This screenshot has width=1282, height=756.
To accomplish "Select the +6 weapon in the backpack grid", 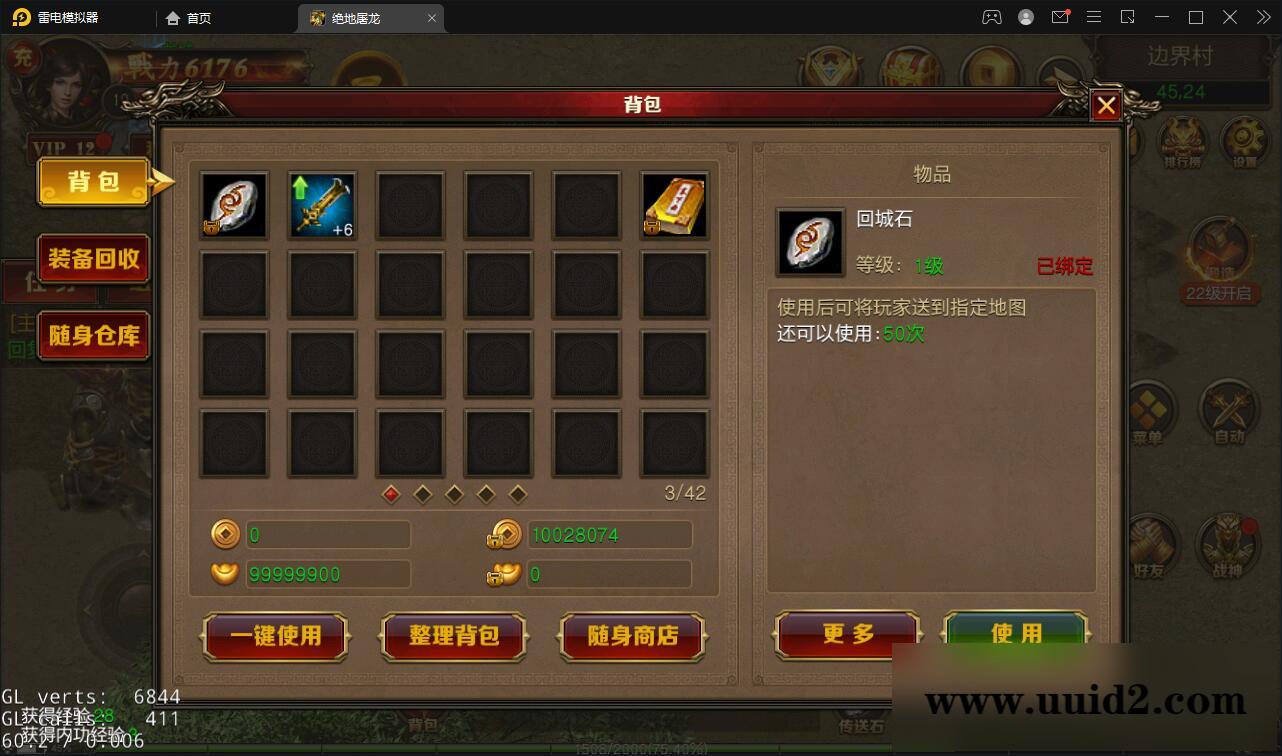I will click(322, 205).
